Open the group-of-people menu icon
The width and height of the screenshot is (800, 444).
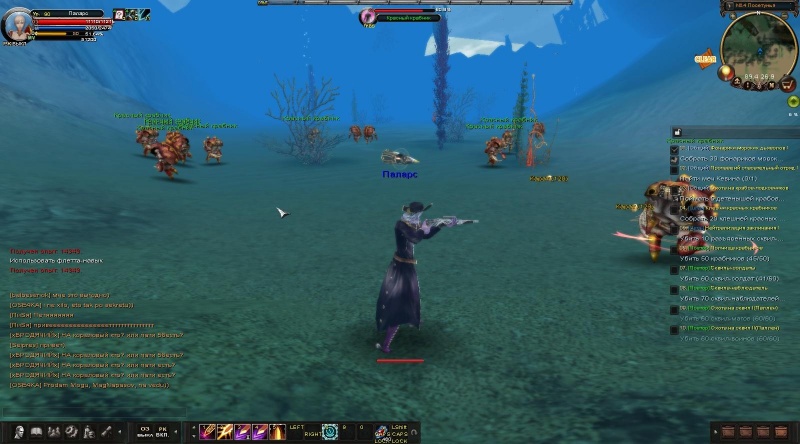[x=53, y=431]
